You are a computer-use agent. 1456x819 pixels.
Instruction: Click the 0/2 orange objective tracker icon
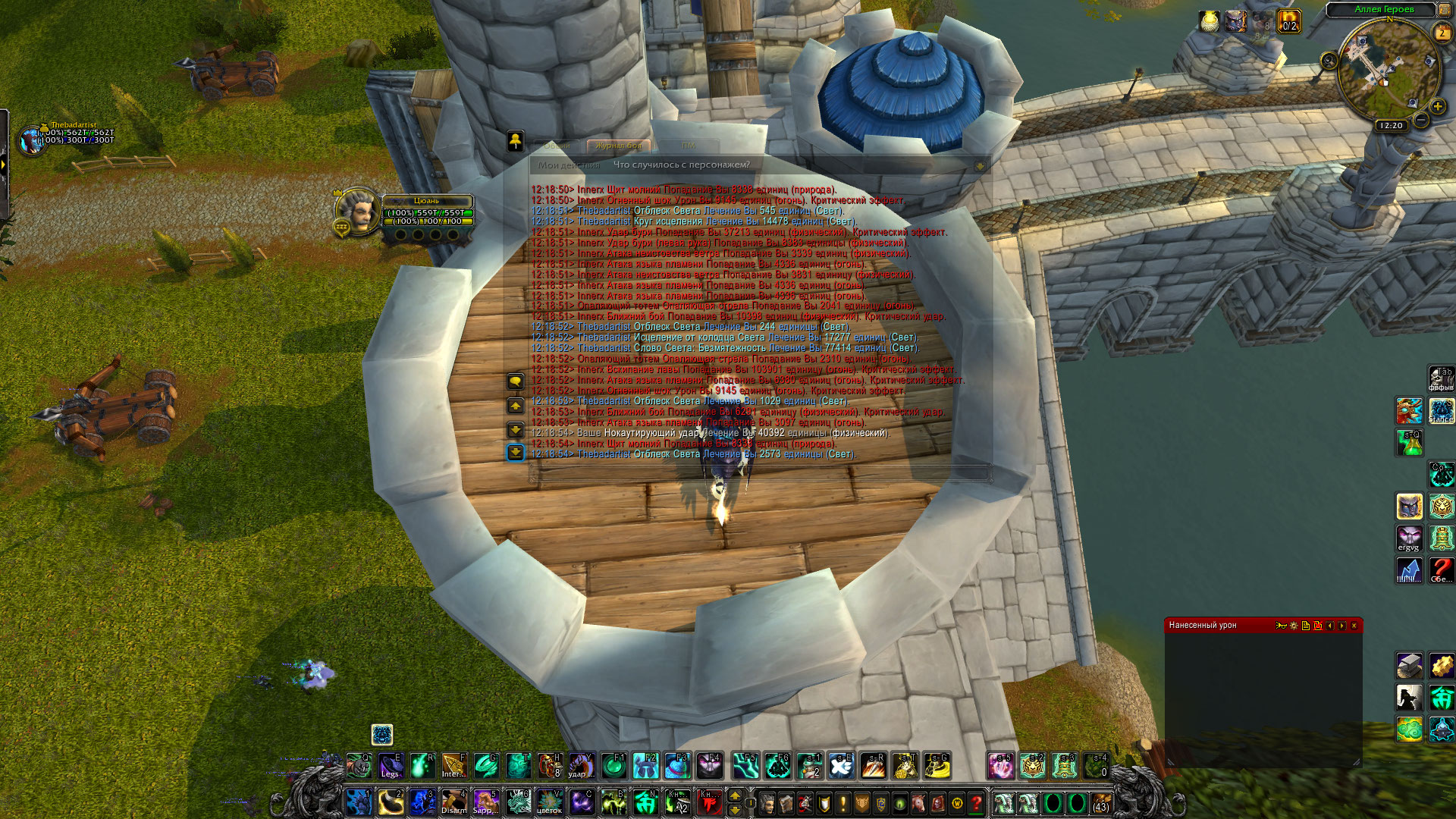click(x=1288, y=21)
